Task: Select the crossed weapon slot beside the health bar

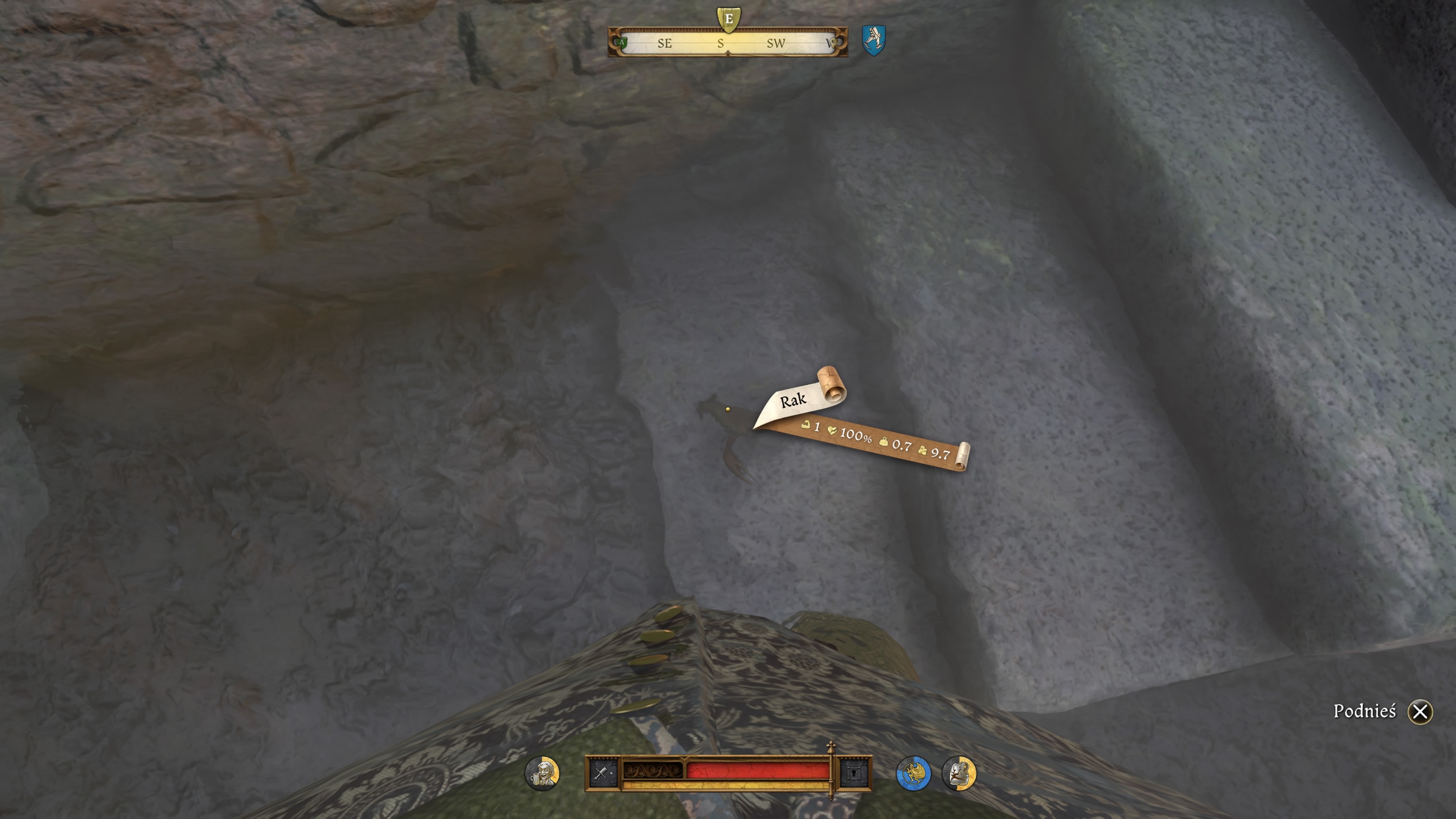Action: 602,773
